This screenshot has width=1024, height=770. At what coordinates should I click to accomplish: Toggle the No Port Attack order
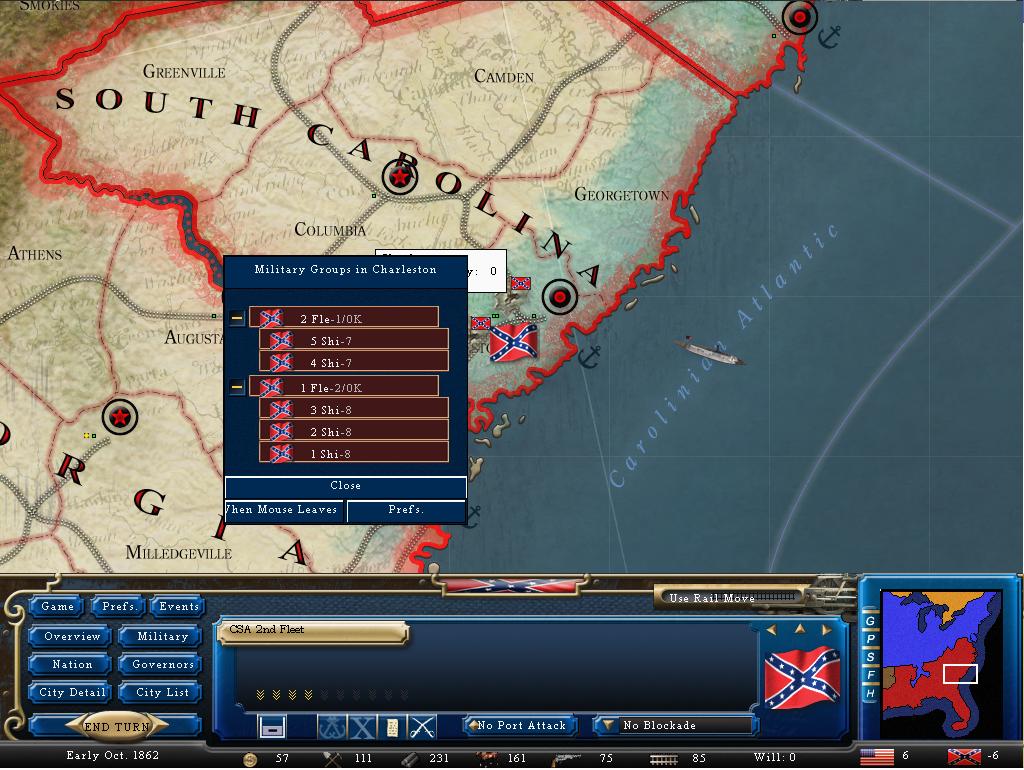click(520, 725)
